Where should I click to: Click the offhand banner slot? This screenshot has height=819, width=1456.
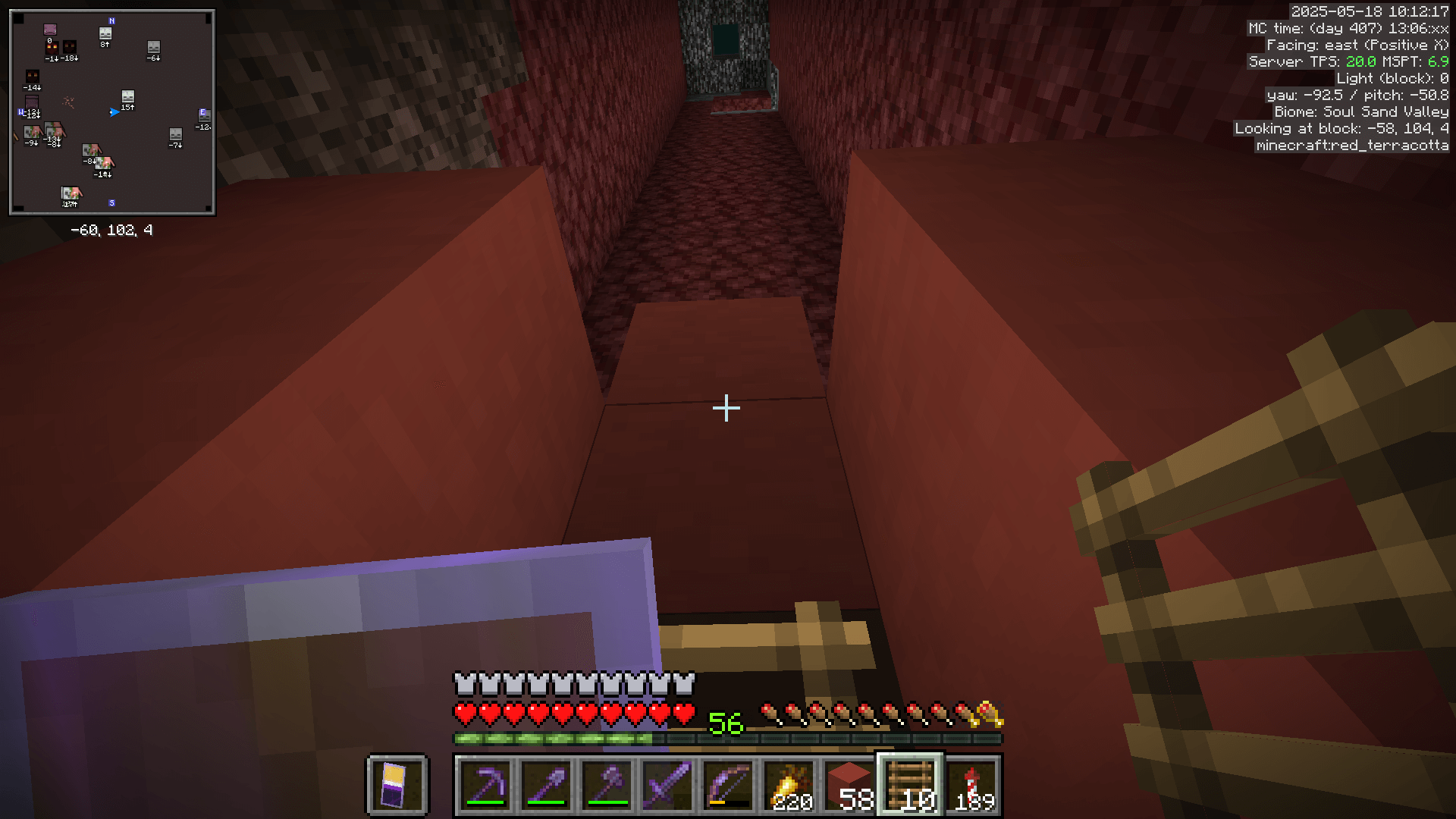(397, 785)
